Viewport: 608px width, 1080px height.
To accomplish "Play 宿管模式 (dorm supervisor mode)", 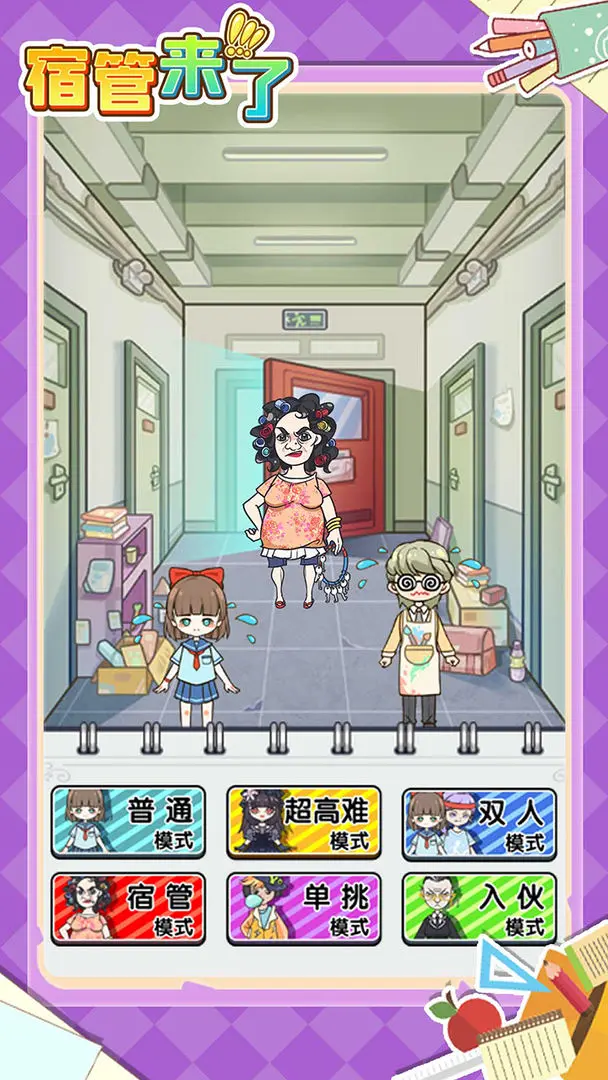I will (128, 908).
